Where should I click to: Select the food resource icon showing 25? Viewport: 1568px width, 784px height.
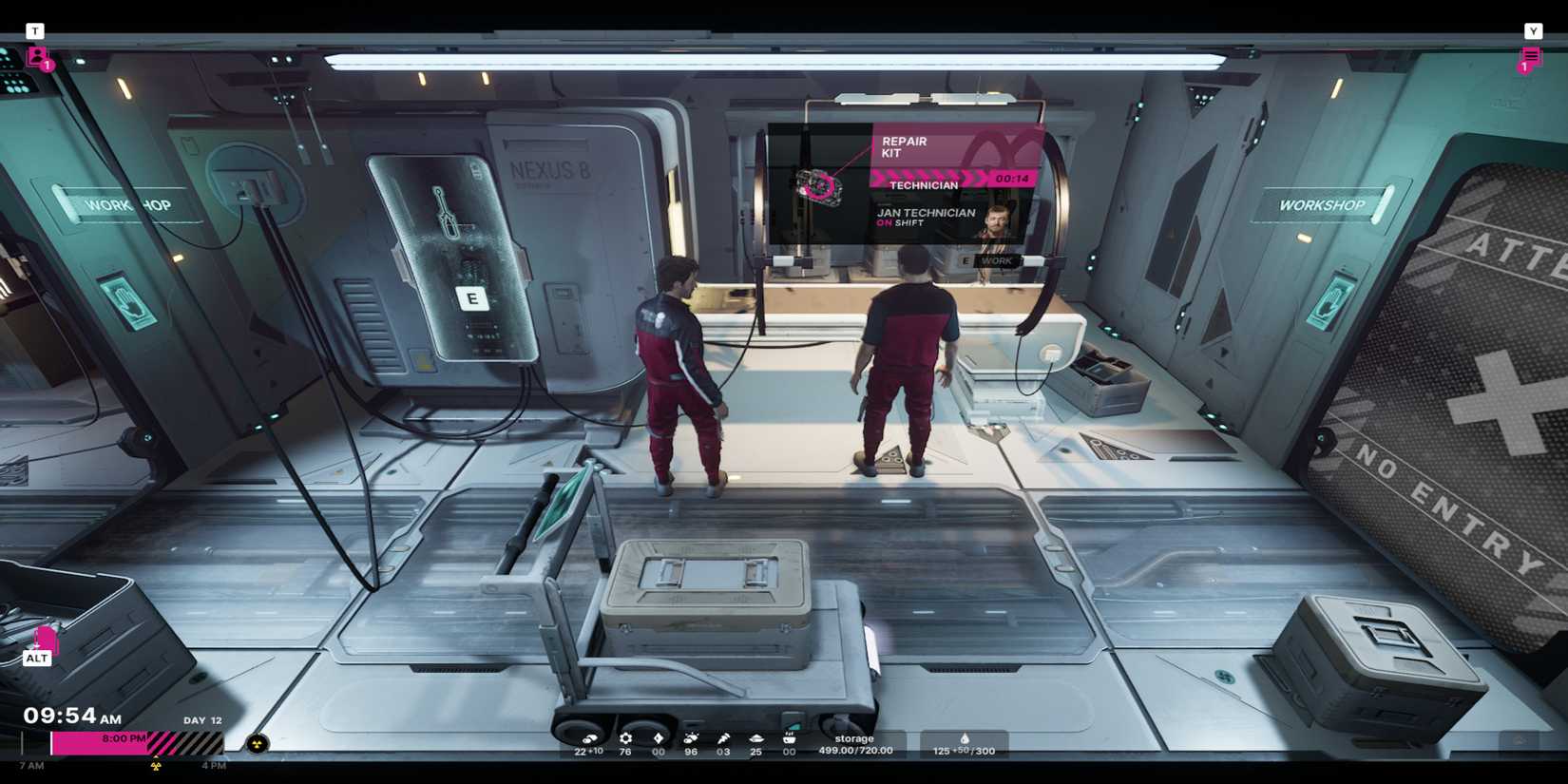[755, 737]
